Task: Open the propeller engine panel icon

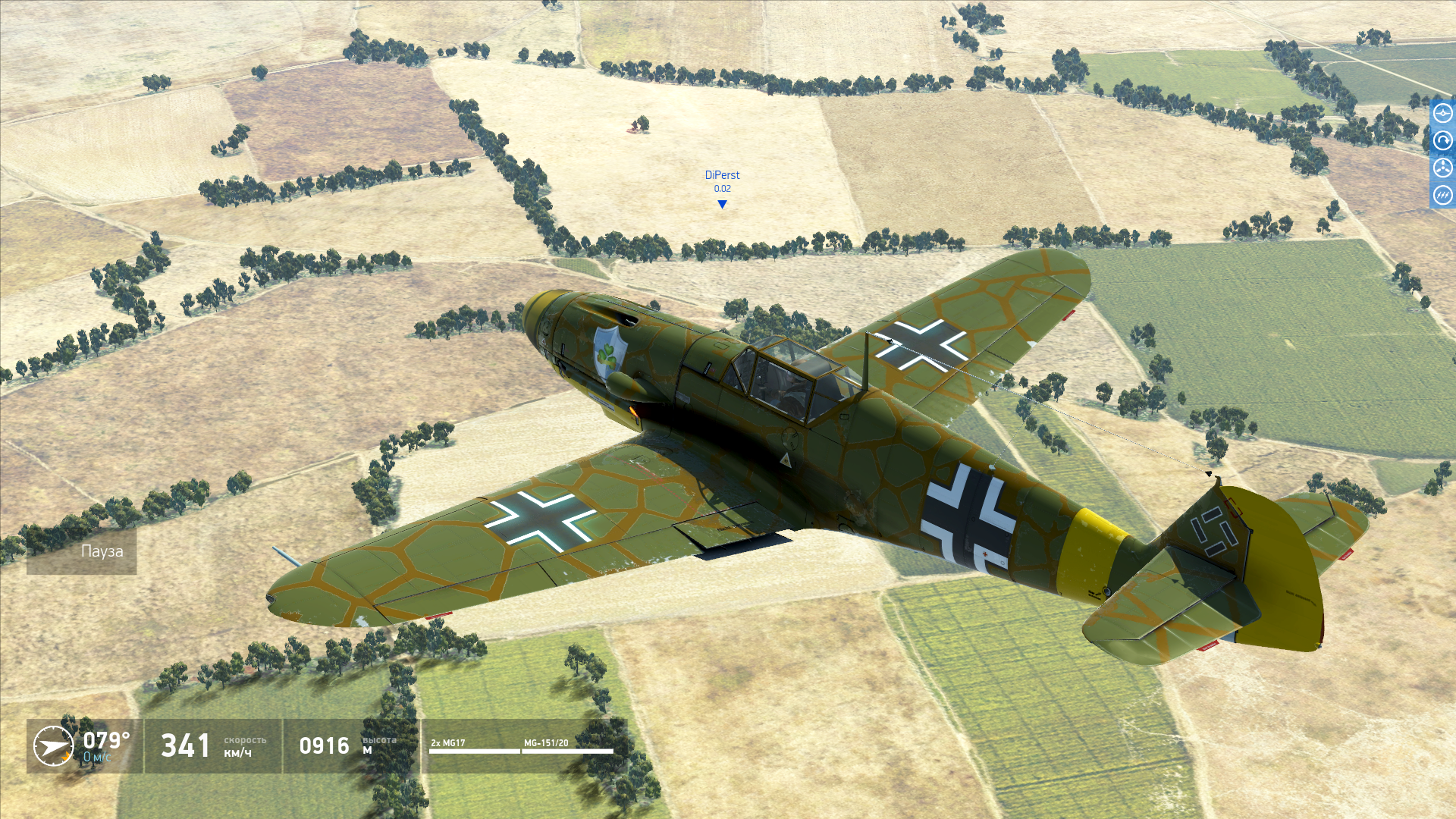Action: click(x=1442, y=168)
